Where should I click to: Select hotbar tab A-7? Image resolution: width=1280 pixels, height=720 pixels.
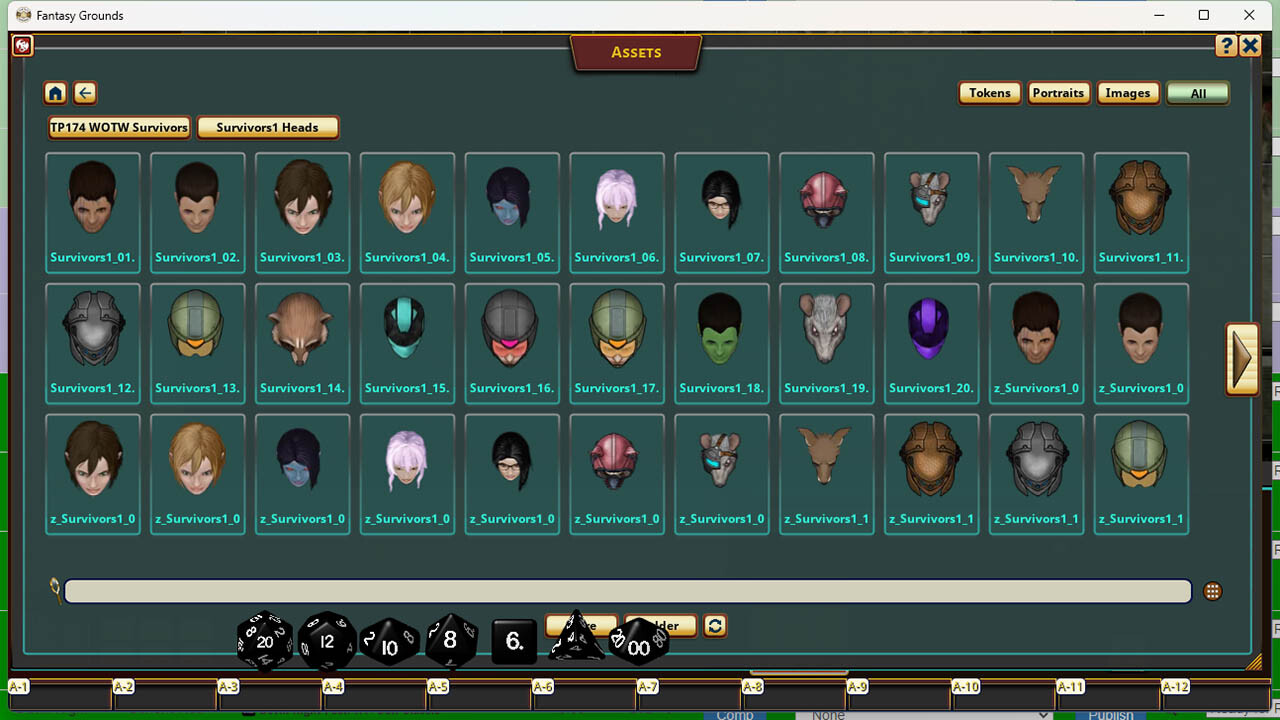[646, 687]
